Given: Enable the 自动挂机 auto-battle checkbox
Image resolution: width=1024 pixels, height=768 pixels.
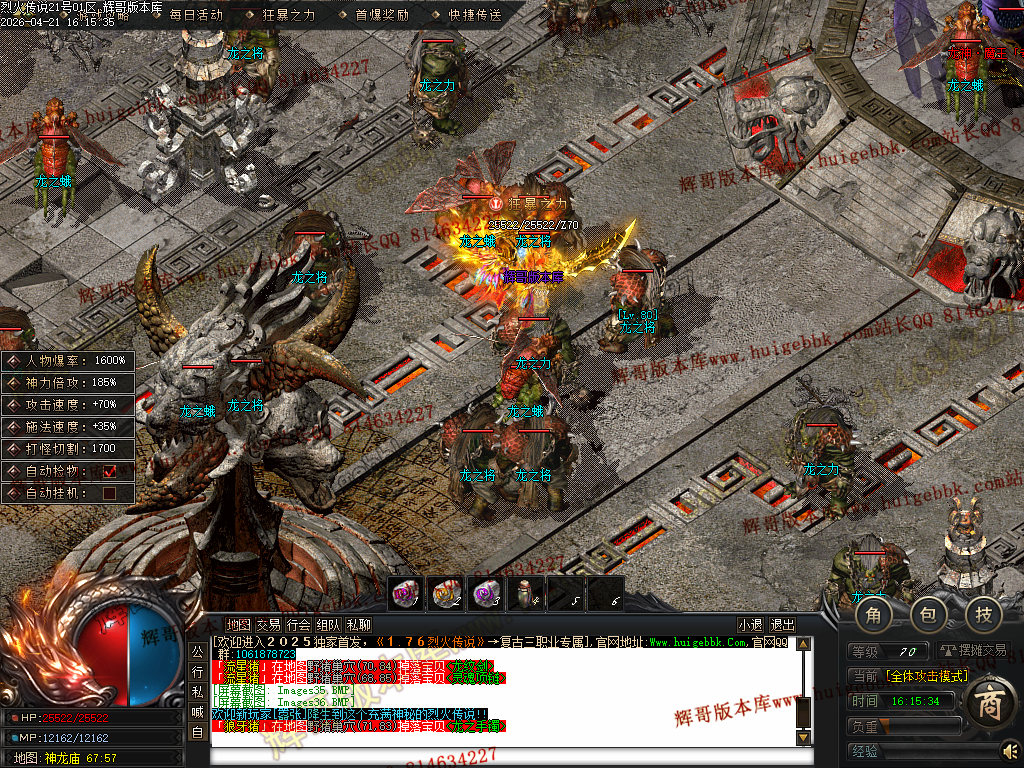Looking at the screenshot, I should (110, 492).
